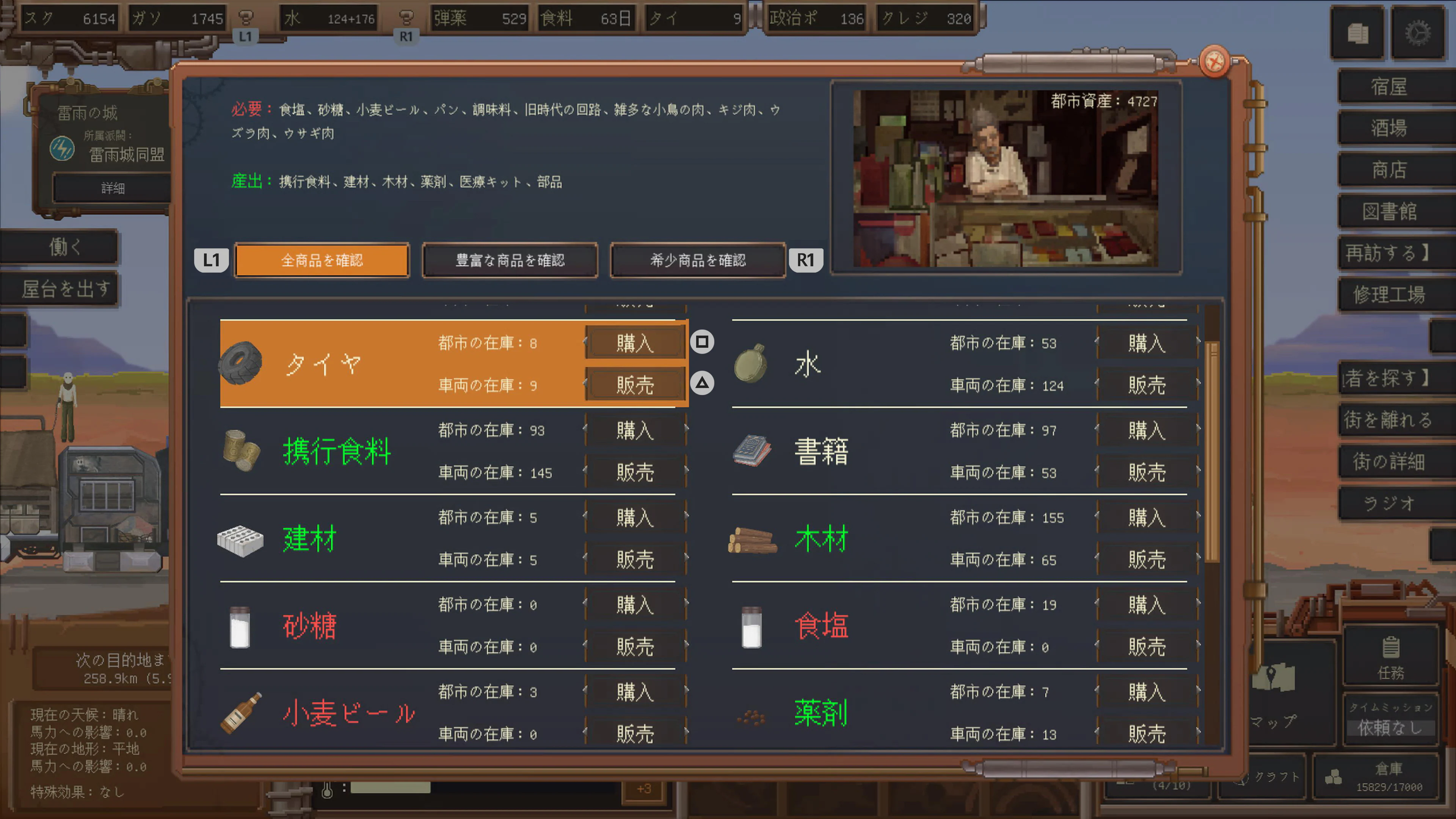
Task: Click the 建材 building material brick icon
Action: 240,539
